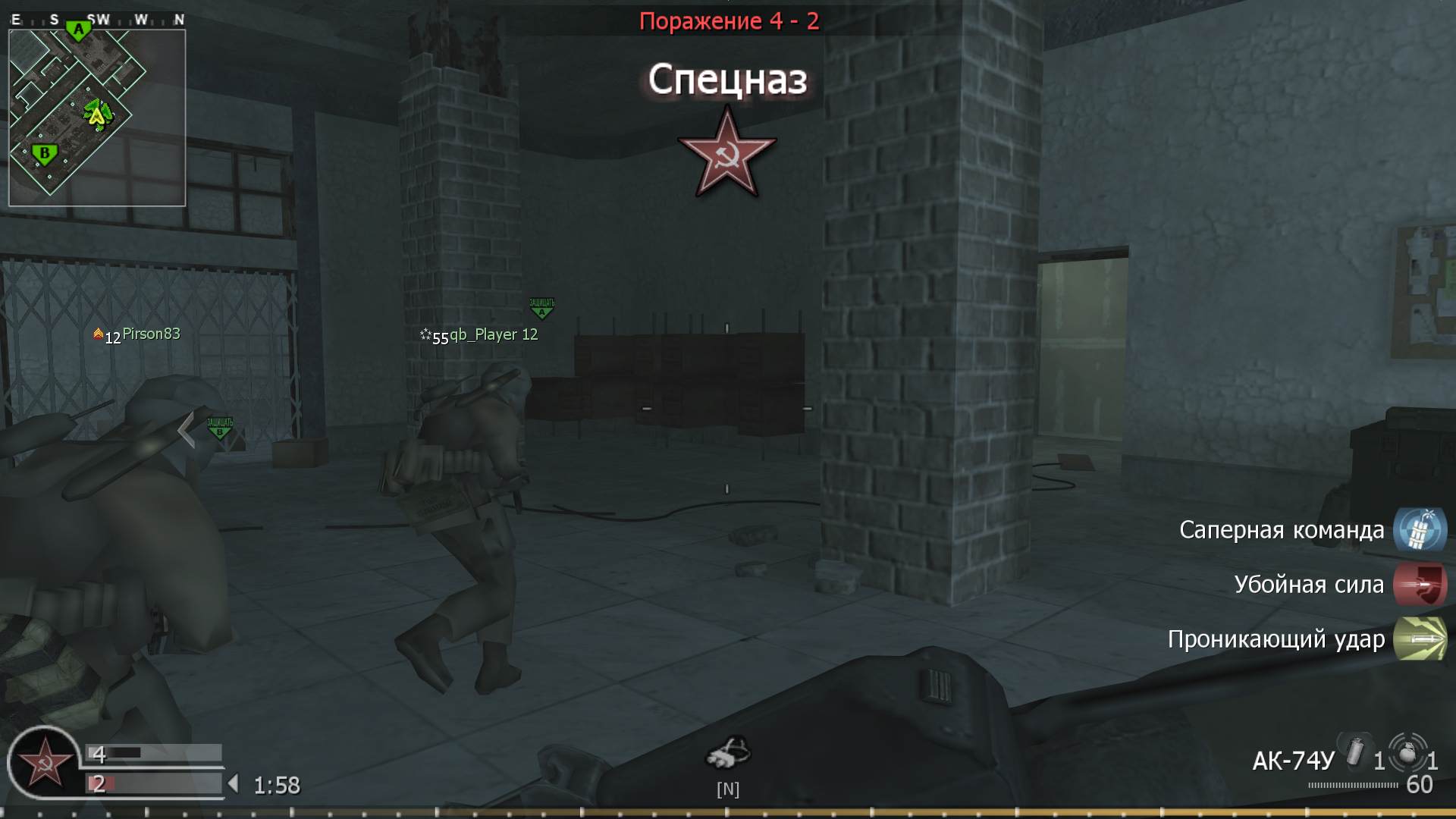Open the B objective flag on minimap
The width and height of the screenshot is (1456, 819).
(x=45, y=153)
